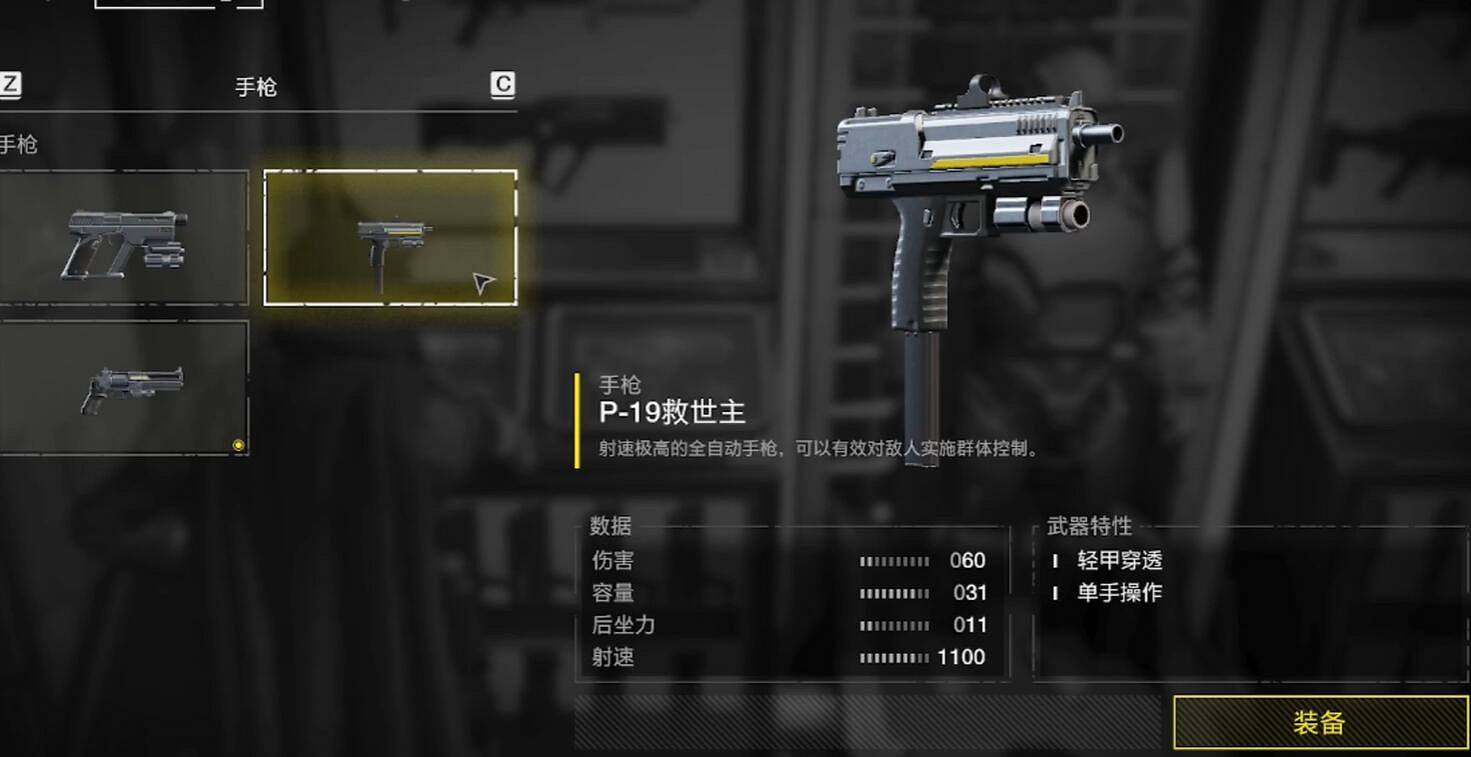Click the yellow unlock dot on the revolver slot

coord(239,443)
